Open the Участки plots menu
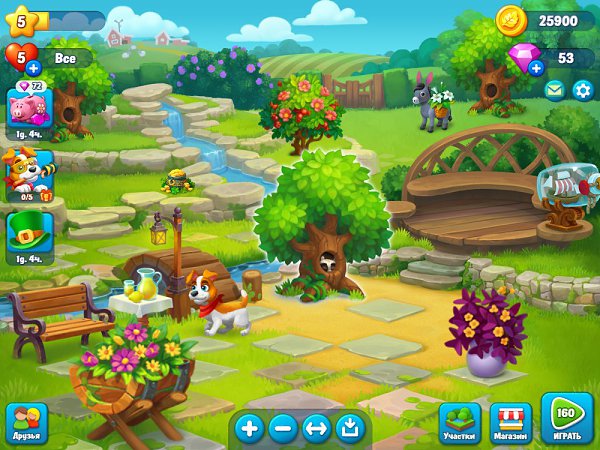The height and width of the screenshot is (450, 600). (x=461, y=423)
